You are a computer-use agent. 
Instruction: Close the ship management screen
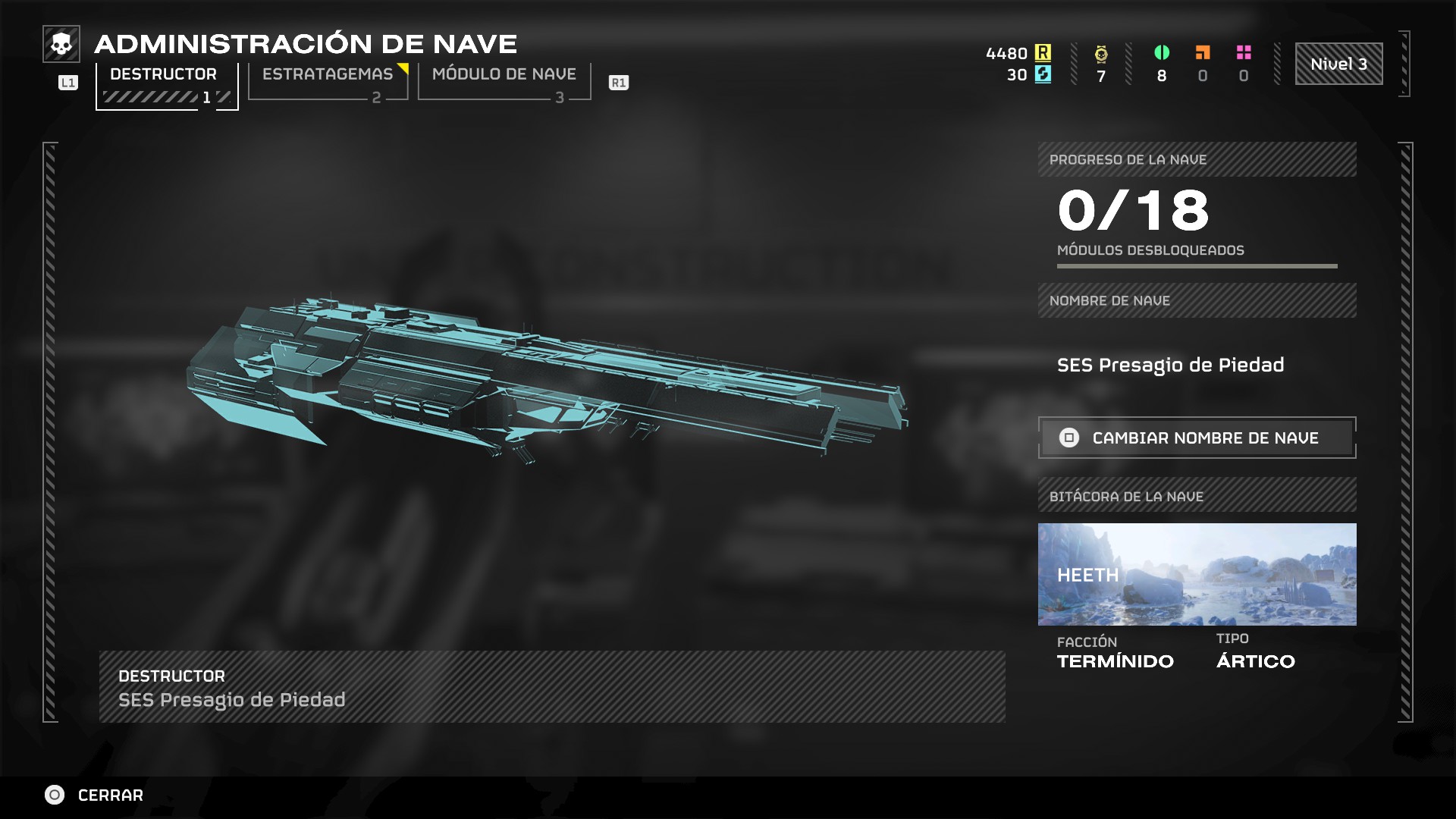(x=94, y=795)
